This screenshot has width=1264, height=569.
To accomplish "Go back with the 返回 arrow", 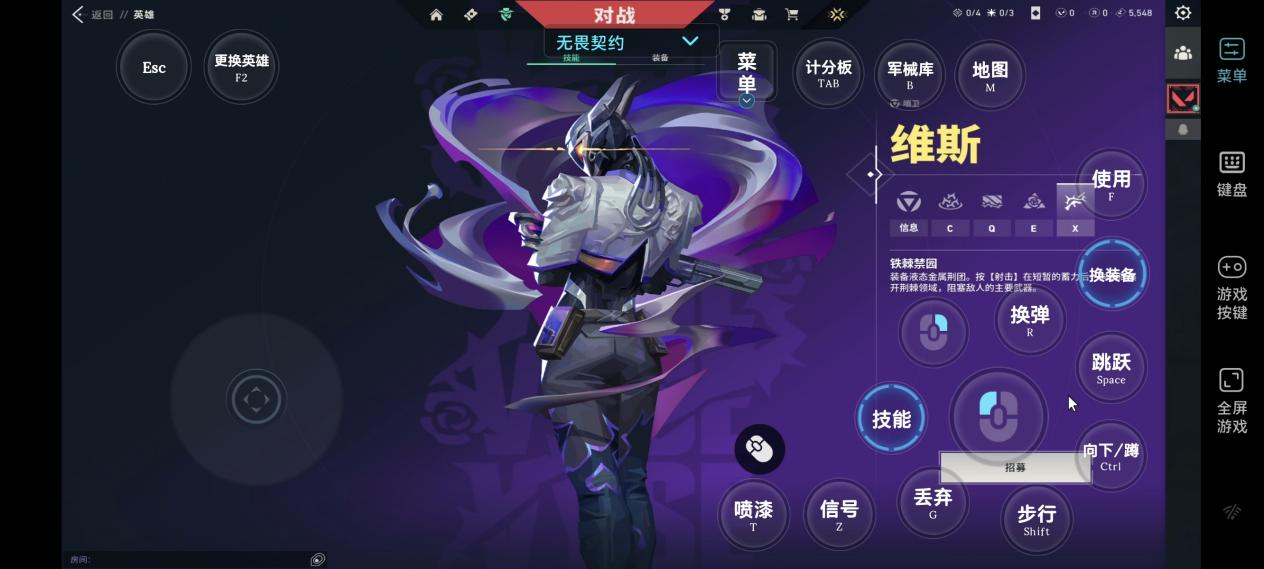I will point(79,14).
